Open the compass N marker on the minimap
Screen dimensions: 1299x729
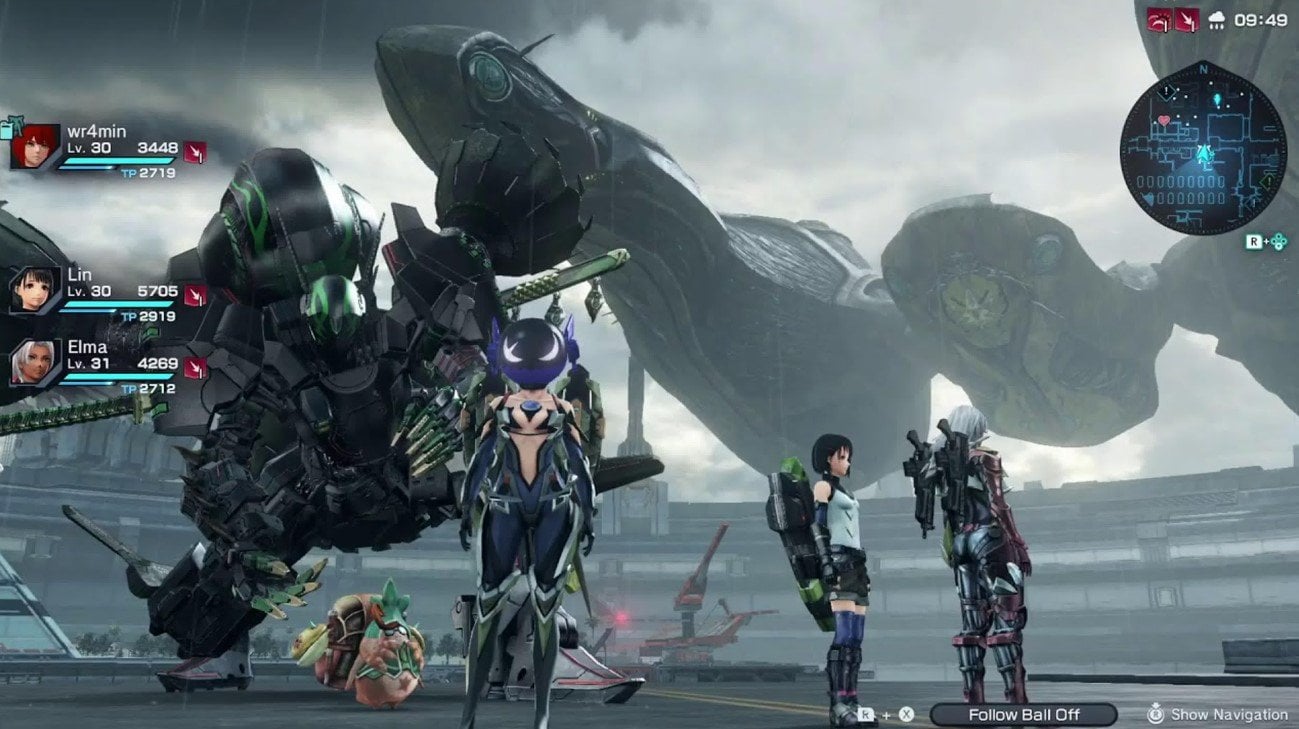(1202, 69)
